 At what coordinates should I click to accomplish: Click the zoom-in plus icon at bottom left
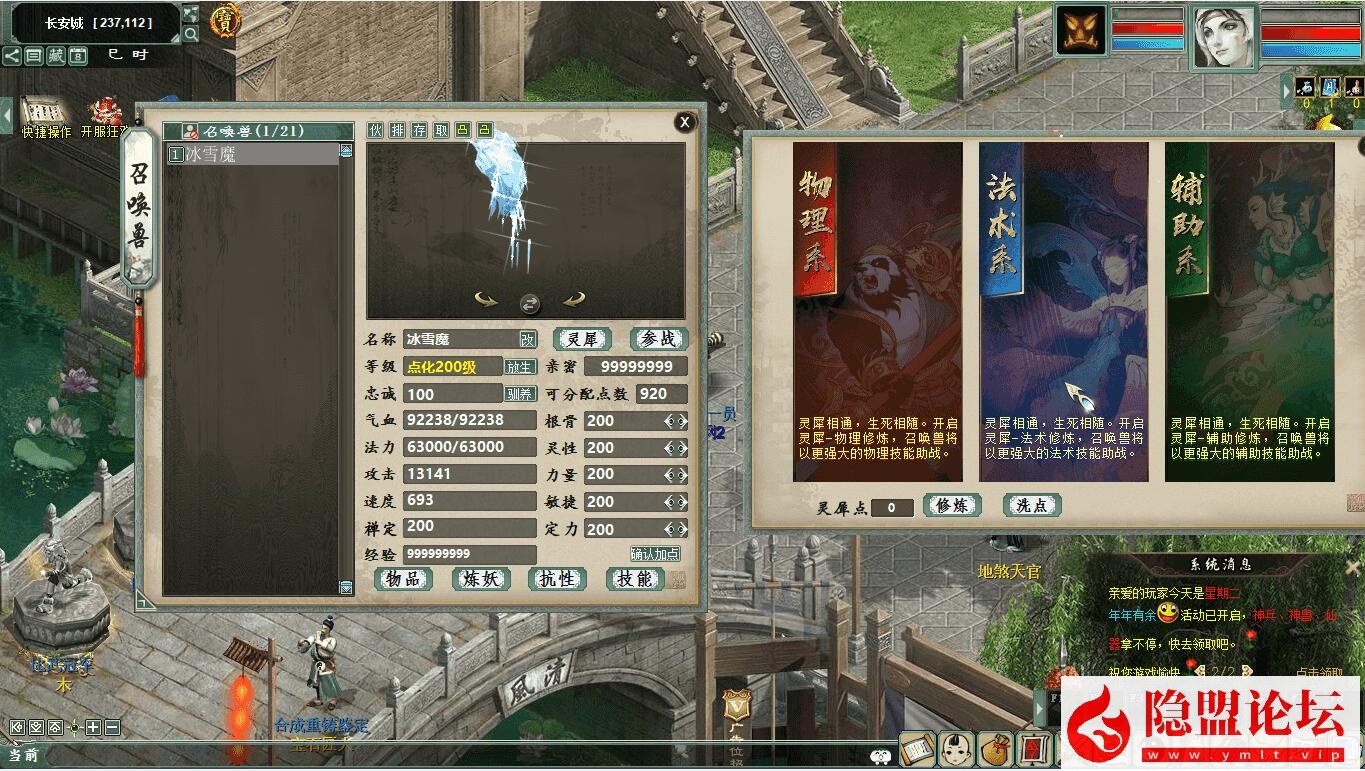click(93, 728)
